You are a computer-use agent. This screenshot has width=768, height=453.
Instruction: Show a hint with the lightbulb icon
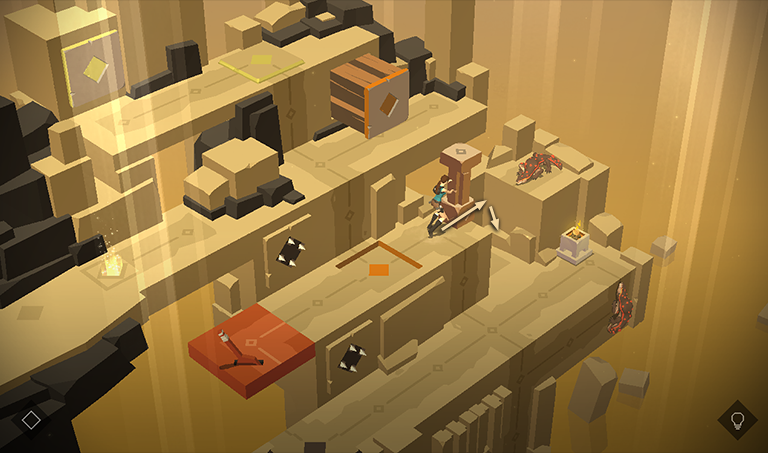pos(737,419)
